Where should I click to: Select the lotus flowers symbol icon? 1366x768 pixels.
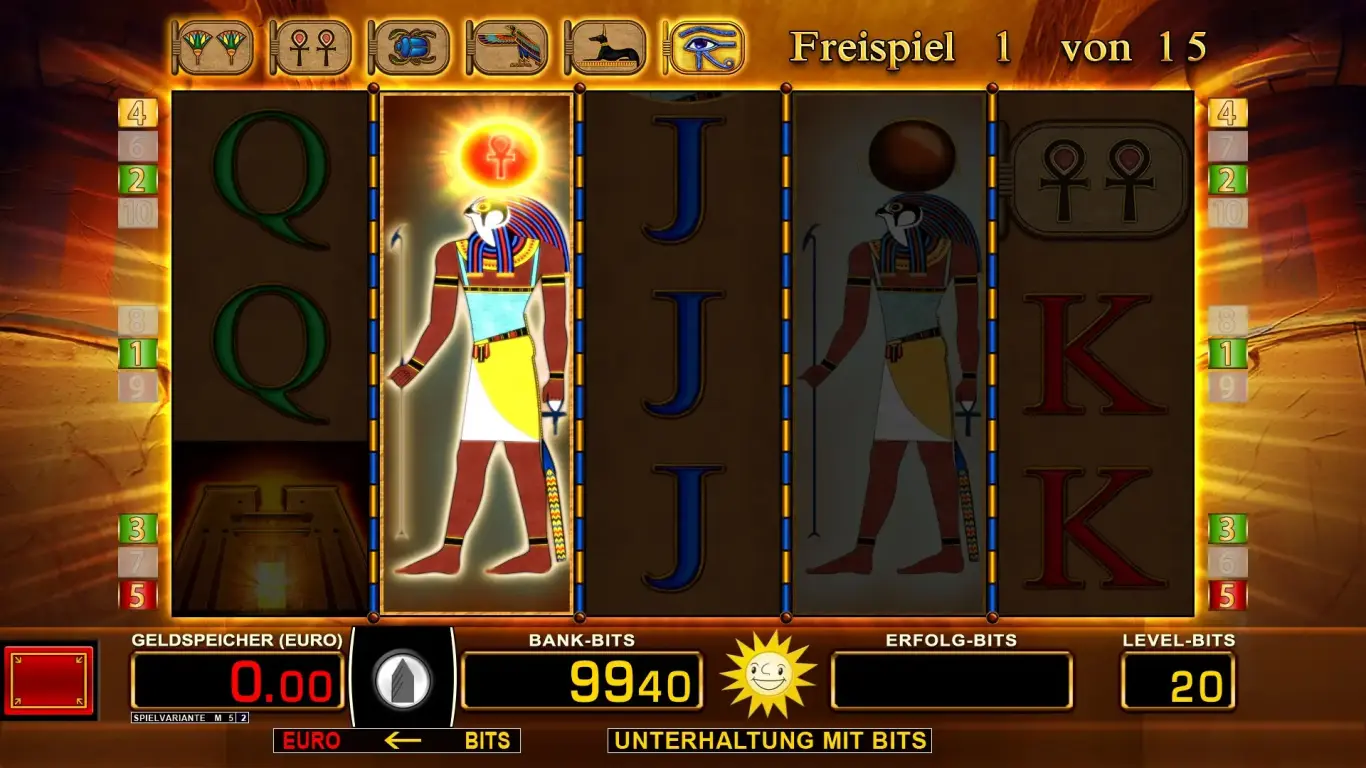[213, 47]
